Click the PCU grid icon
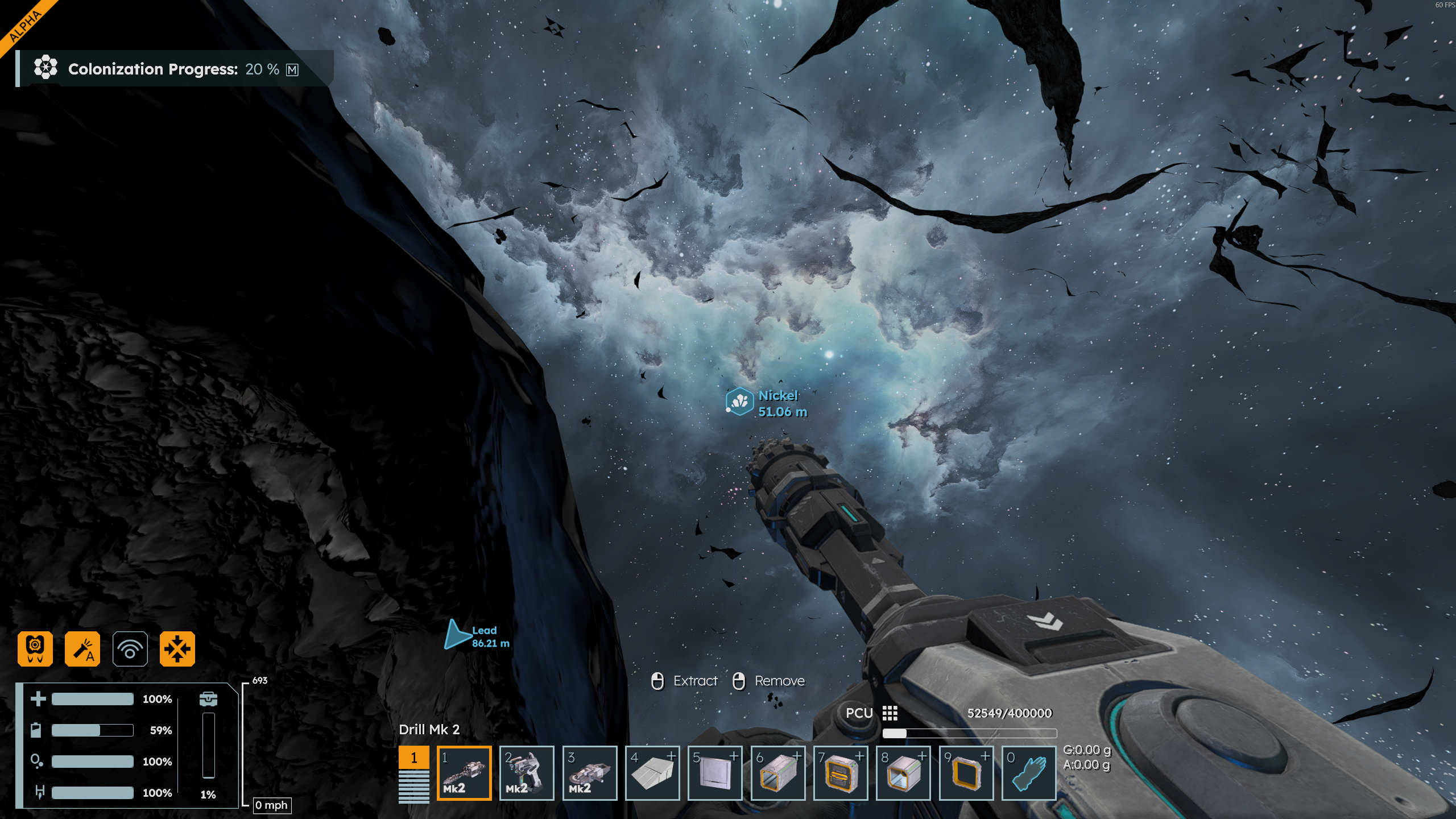 tap(890, 713)
